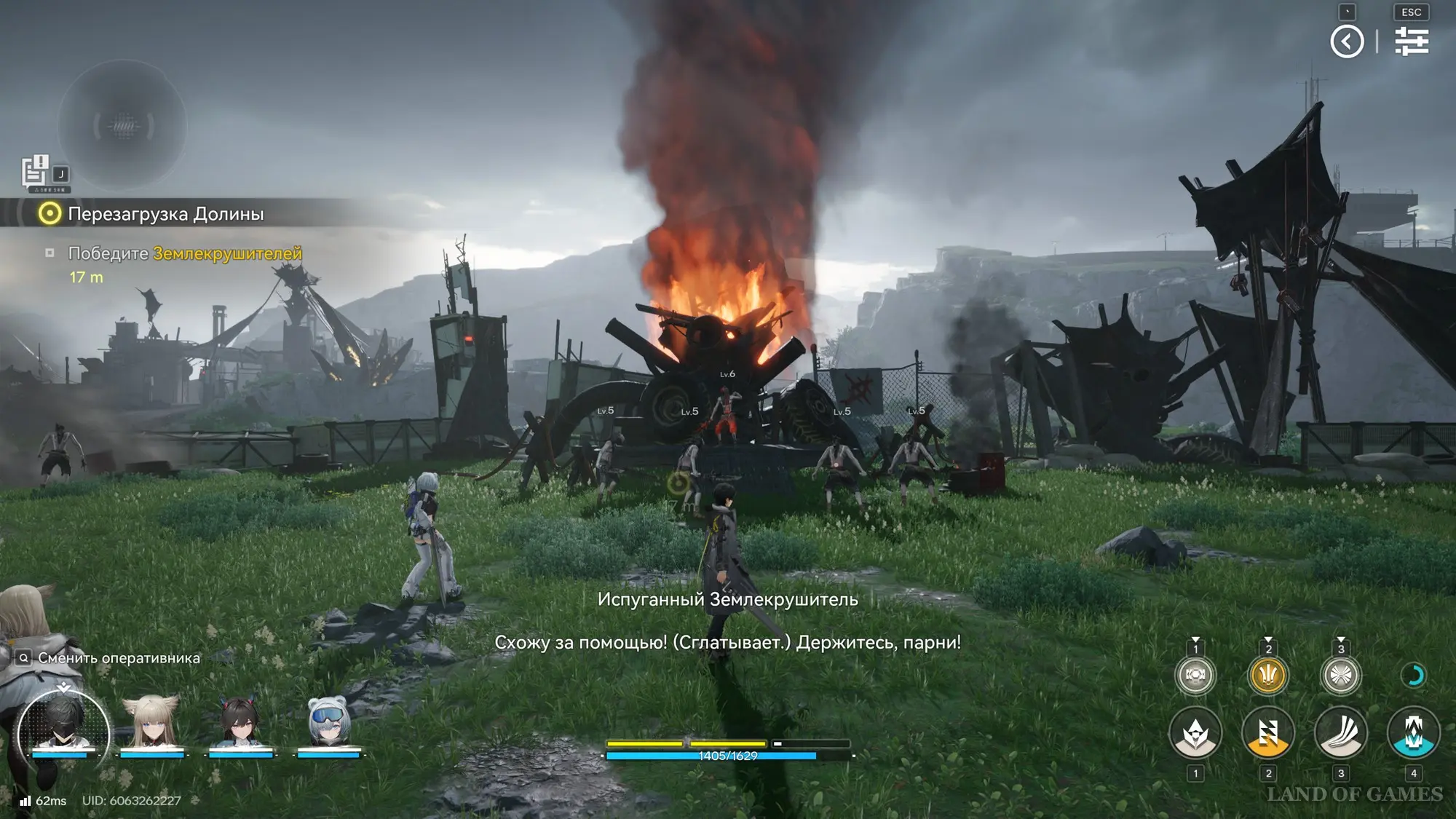This screenshot has height=819, width=1456.
Task: Switch to the brunette operator with blue-red horns
Action: 240,724
